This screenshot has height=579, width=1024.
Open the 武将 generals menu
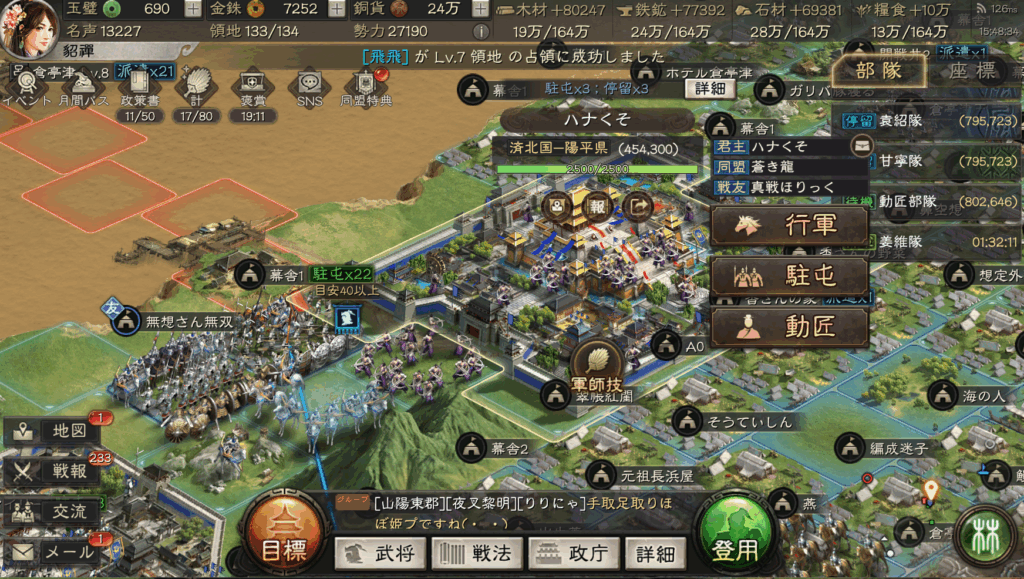coord(380,551)
